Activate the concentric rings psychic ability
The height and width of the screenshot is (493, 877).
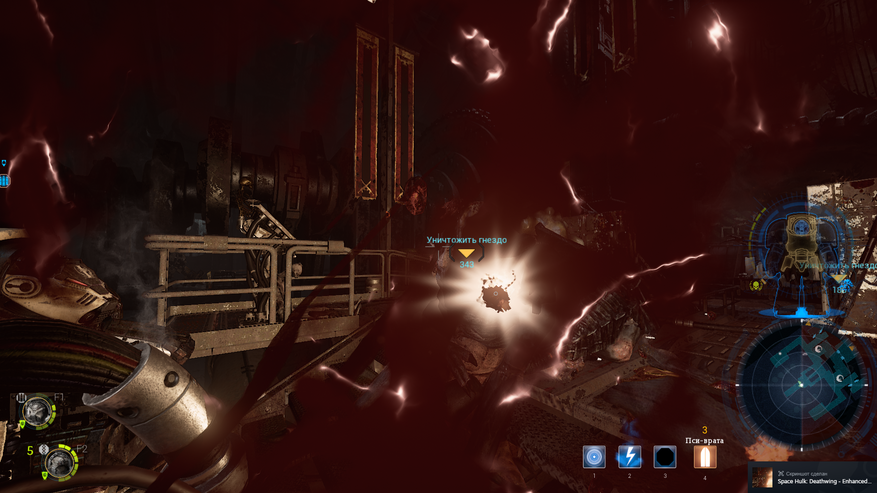(594, 457)
